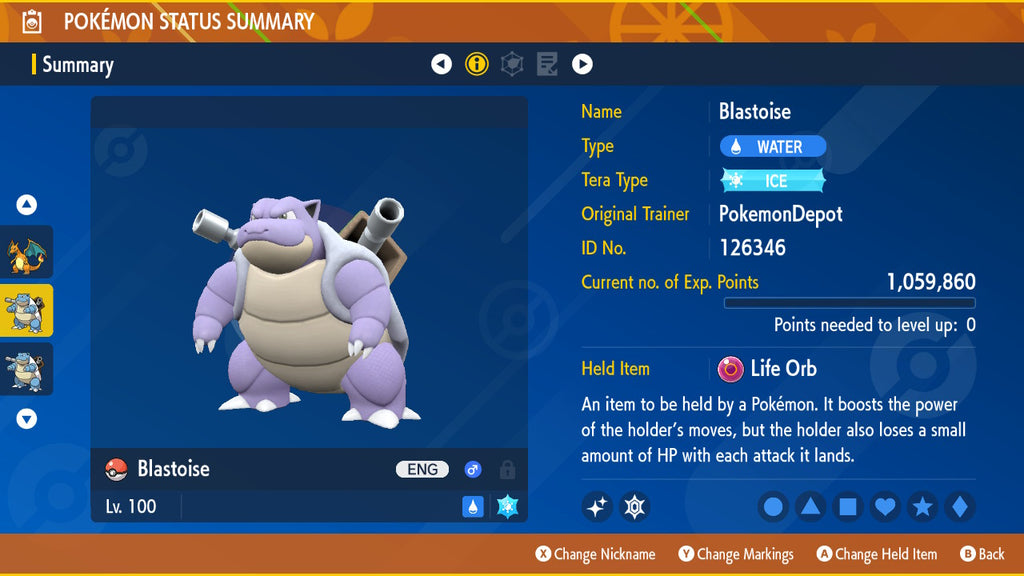The image size is (1024, 576).
Task: Toggle the circle marking
Action: (773, 508)
